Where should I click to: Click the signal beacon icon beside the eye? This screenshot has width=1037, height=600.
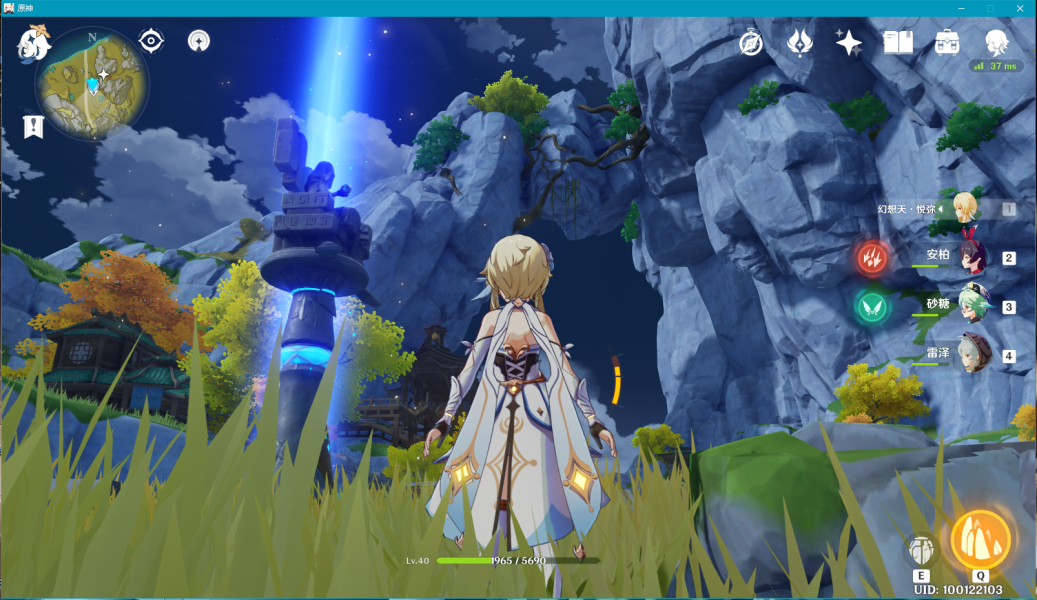[199, 41]
